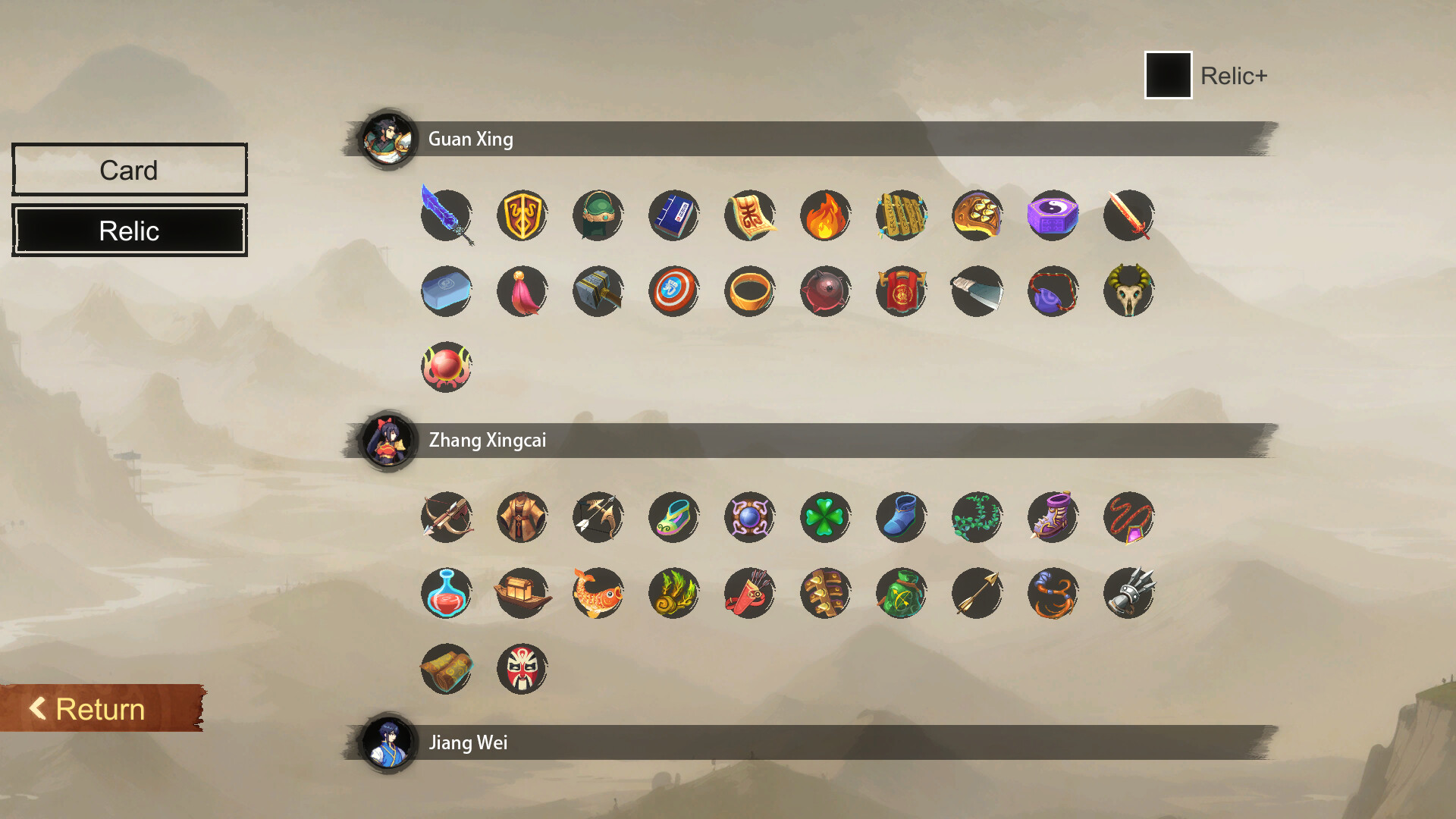This screenshot has width=1456, height=819.
Task: Enable the Relic+ checkbox
Action: [x=1168, y=75]
